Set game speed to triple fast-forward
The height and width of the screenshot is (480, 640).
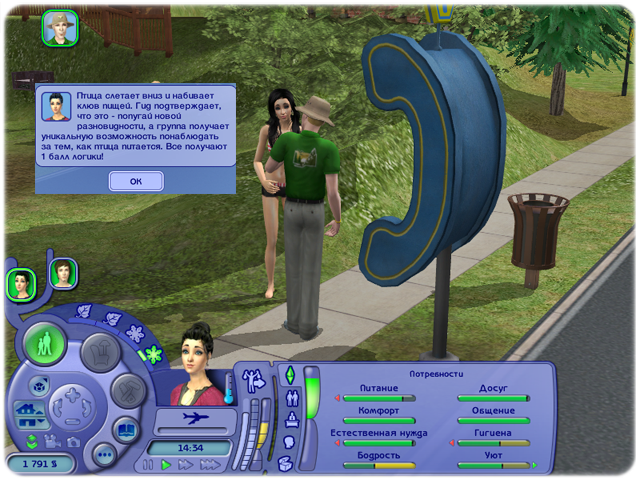pyautogui.click(x=210, y=465)
